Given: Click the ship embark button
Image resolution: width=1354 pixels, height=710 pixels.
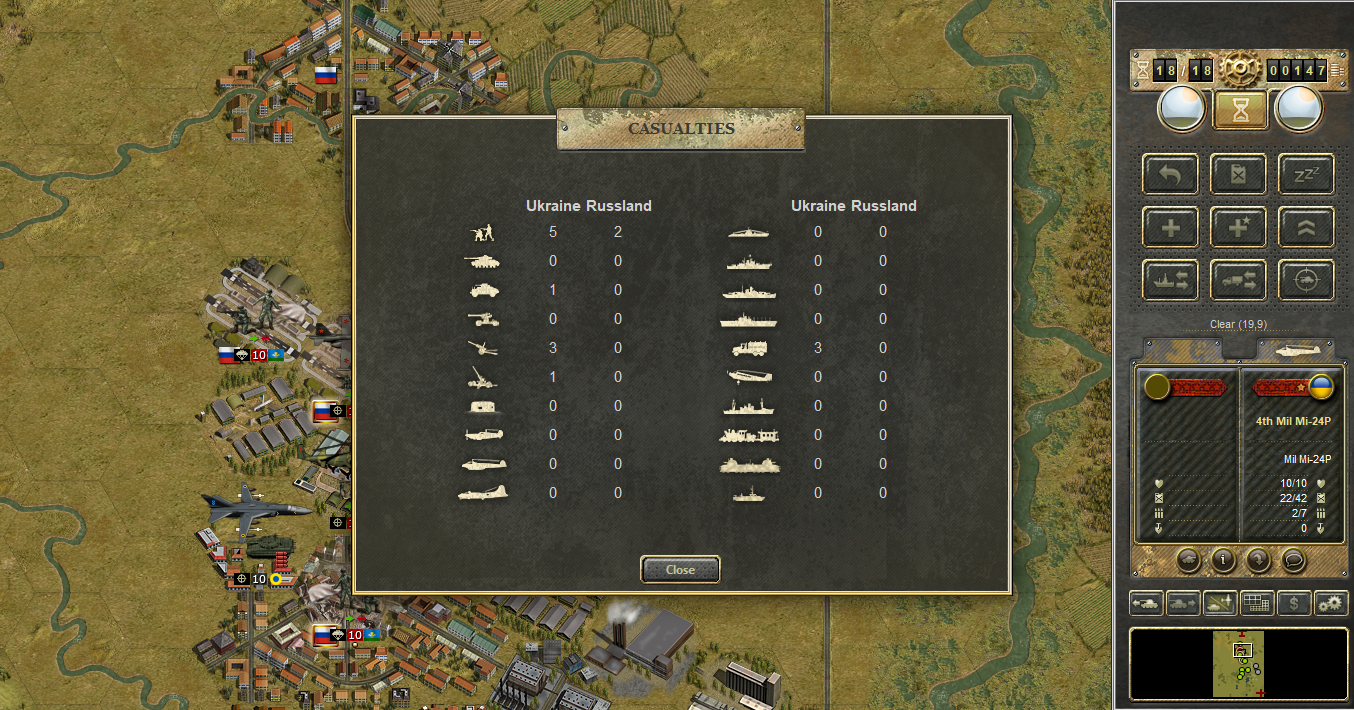Looking at the screenshot, I should pyautogui.click(x=1169, y=280).
